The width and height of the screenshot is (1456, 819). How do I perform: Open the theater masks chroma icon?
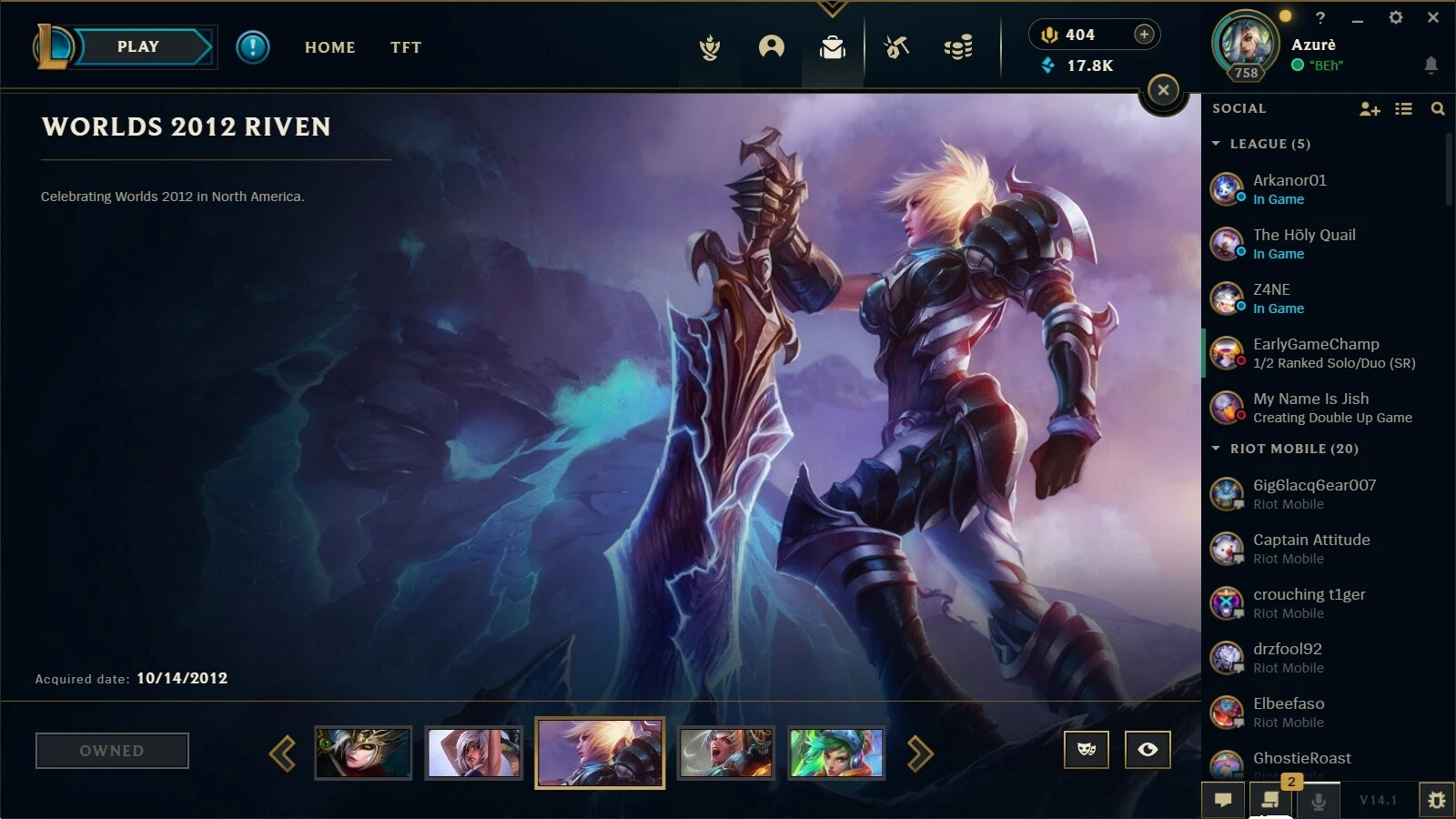click(x=1087, y=750)
